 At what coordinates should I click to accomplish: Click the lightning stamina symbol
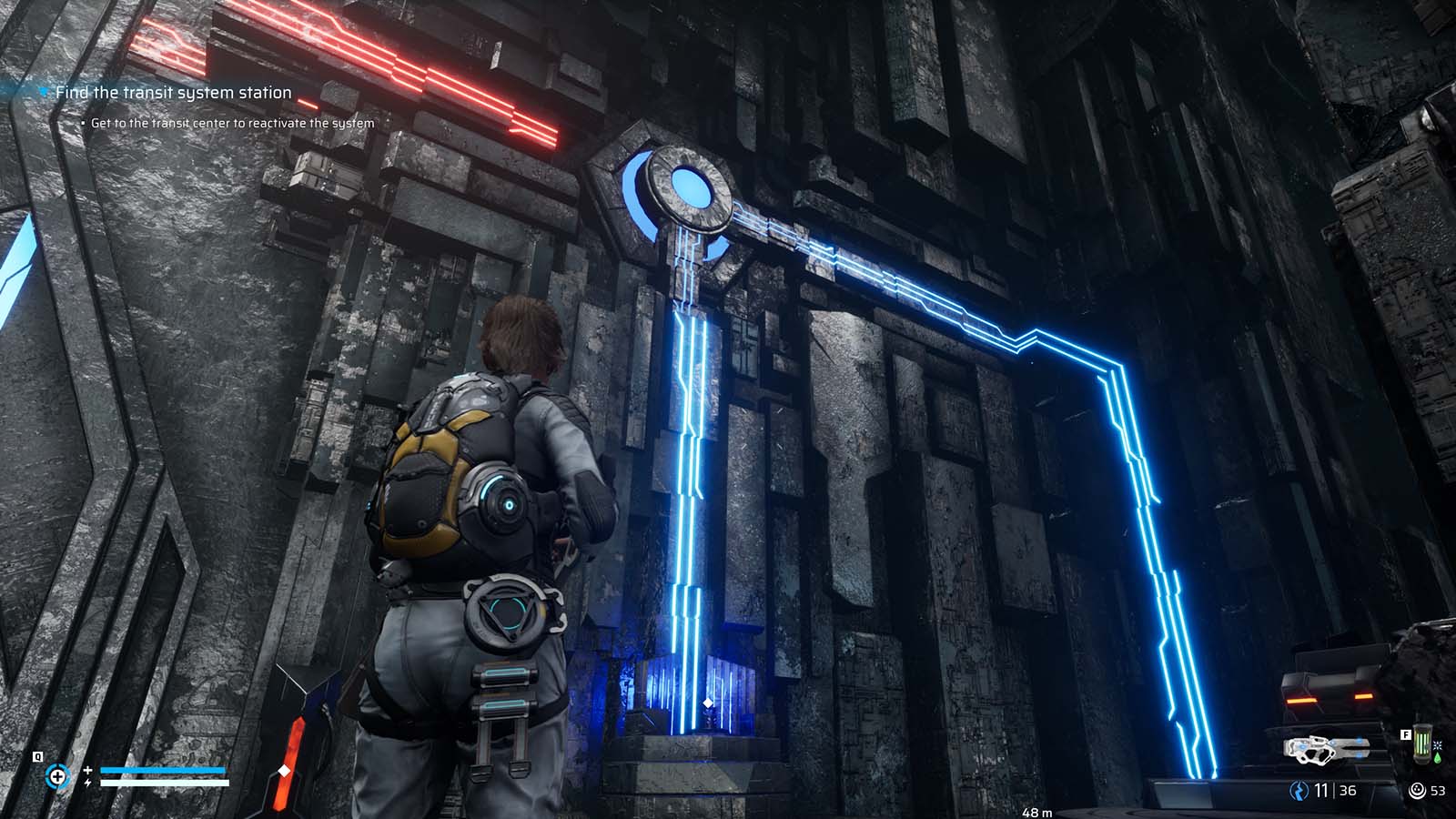pos(87,783)
